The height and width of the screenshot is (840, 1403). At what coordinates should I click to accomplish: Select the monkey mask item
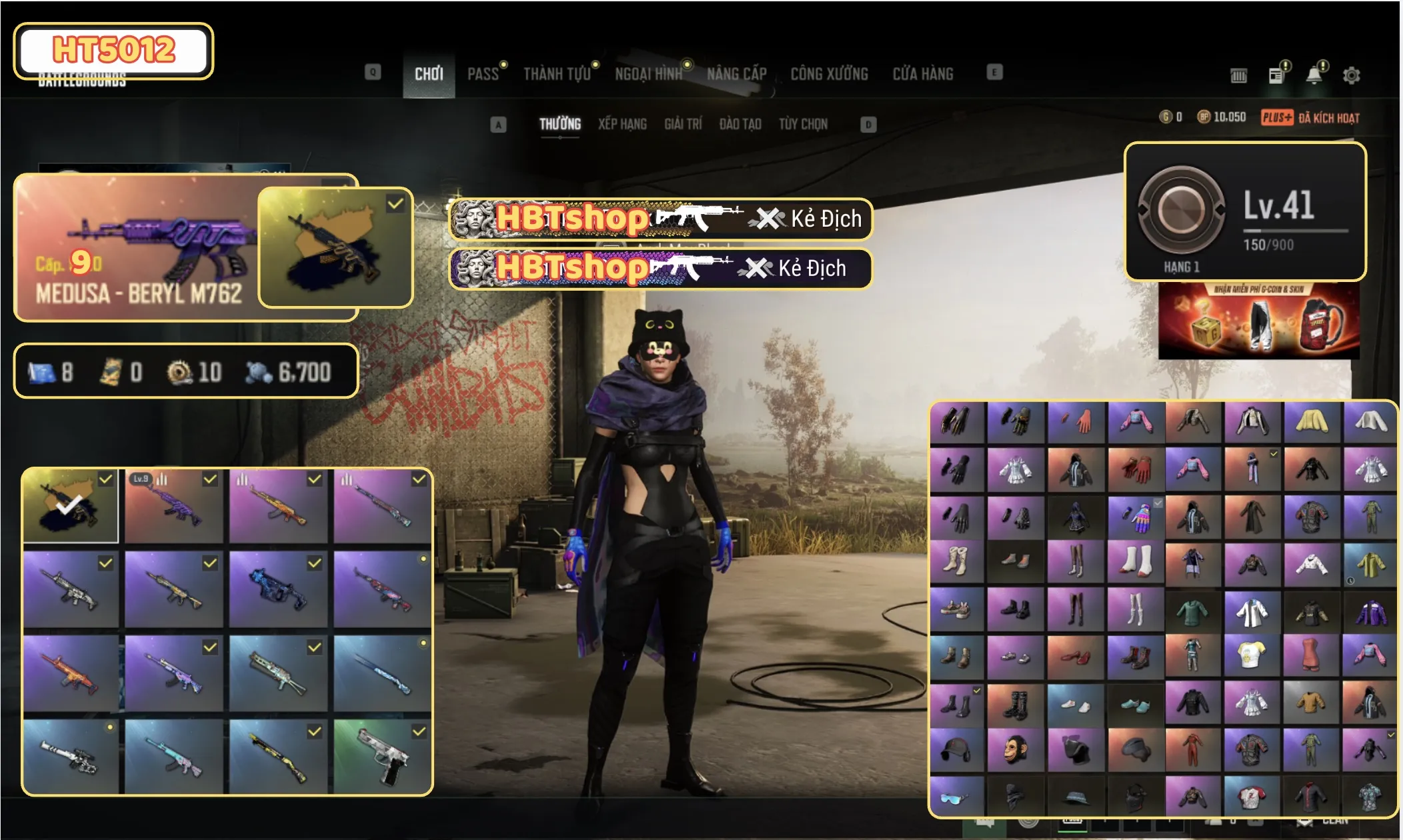point(1016,750)
